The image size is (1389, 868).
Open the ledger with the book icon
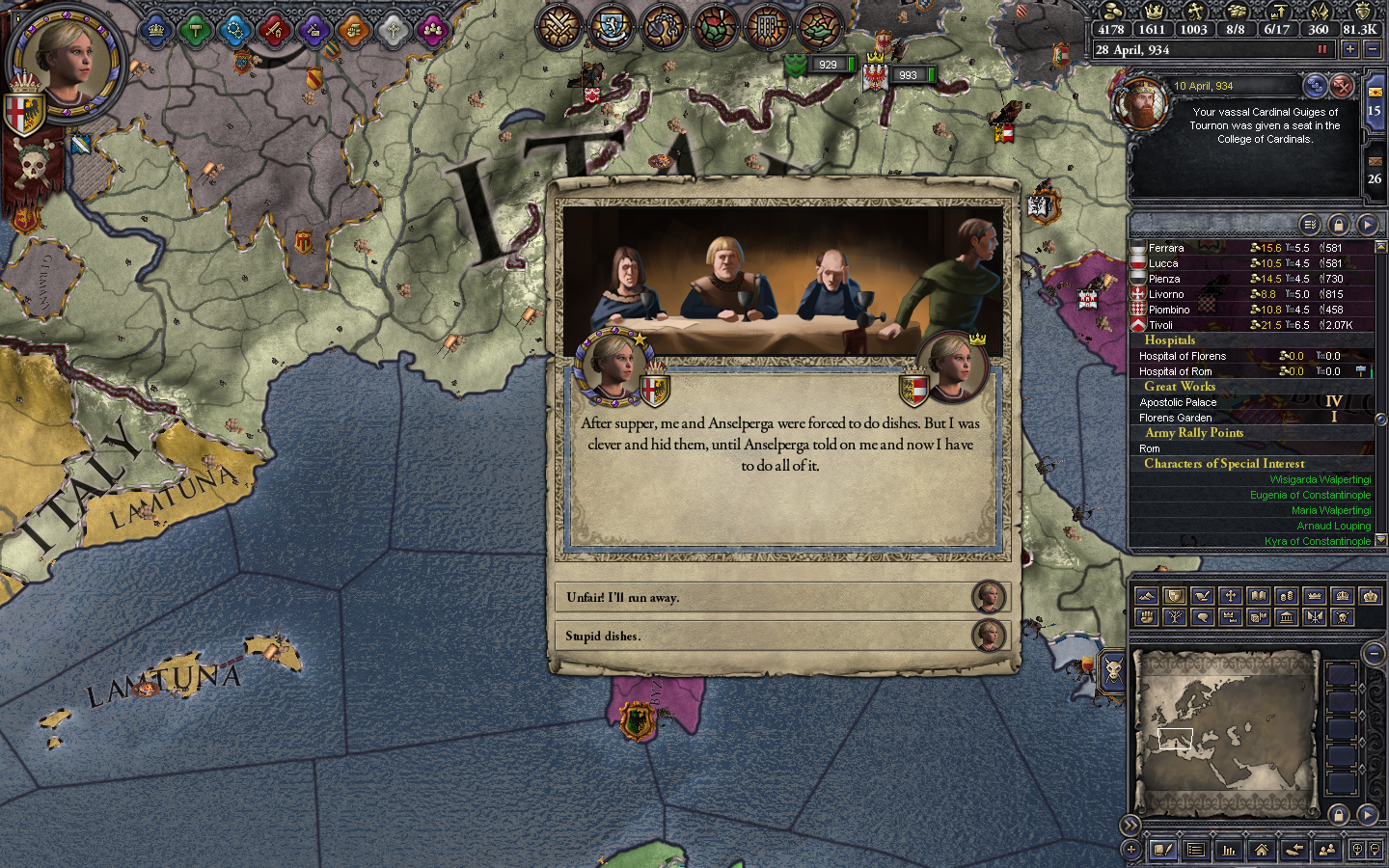point(1162,851)
